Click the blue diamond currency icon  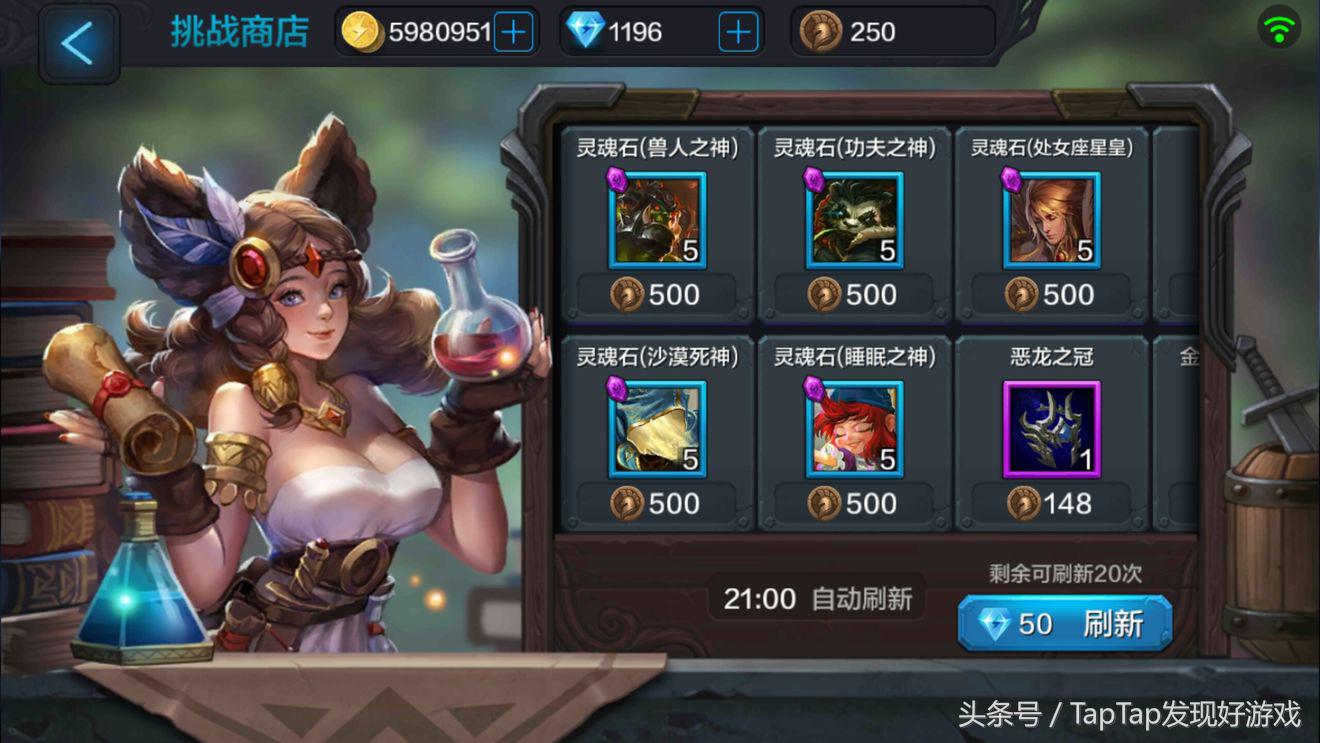(x=583, y=31)
